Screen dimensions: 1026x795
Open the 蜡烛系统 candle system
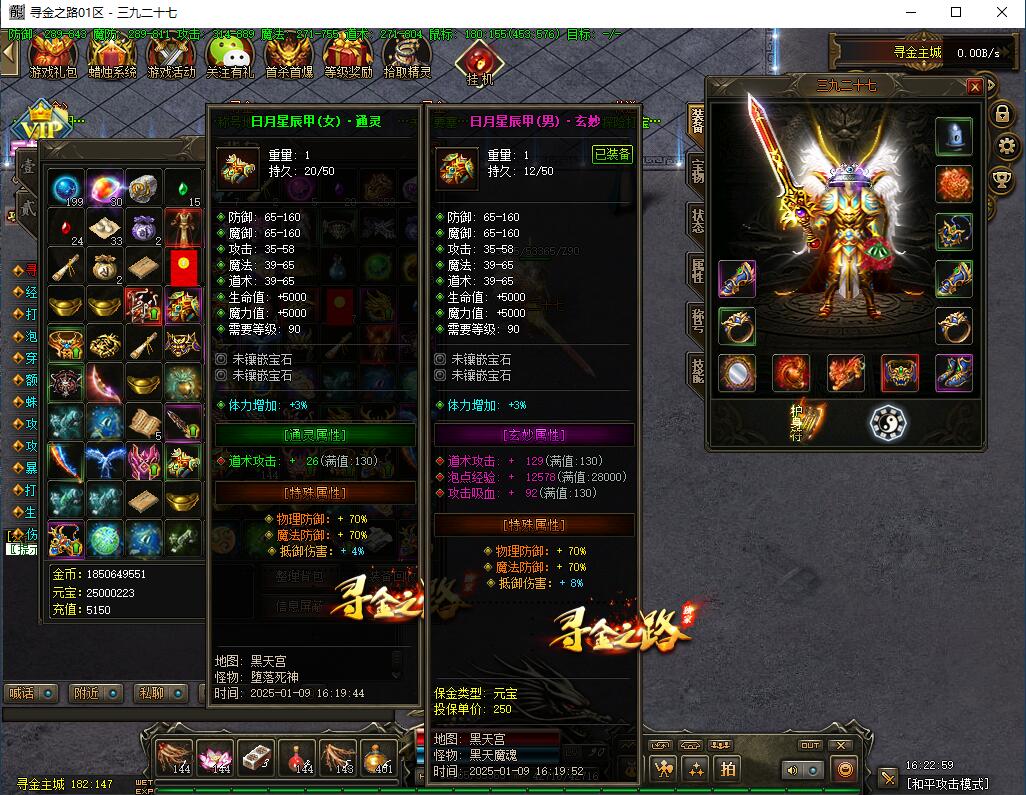111,56
